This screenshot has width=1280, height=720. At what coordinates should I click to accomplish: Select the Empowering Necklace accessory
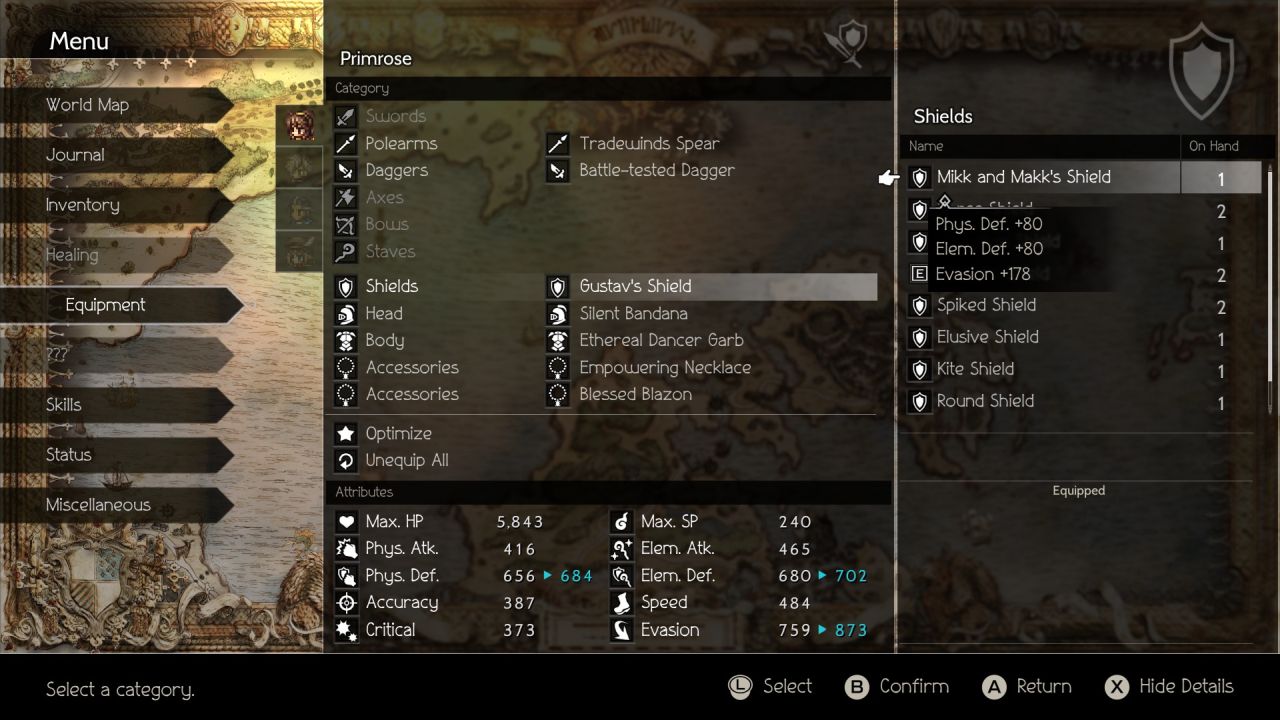[664, 368]
